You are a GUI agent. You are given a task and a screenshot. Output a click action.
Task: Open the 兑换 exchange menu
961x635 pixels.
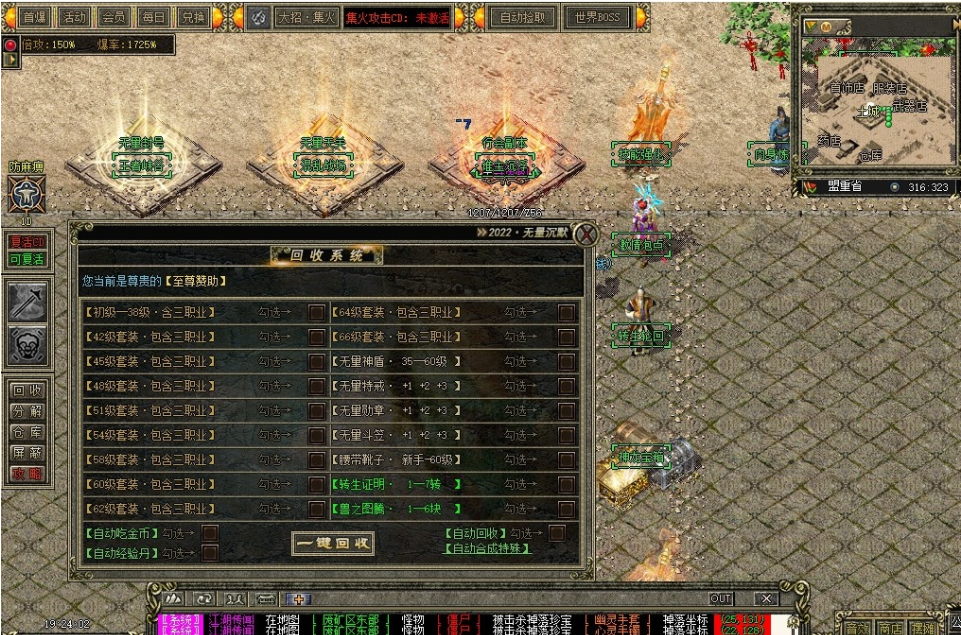[192, 17]
